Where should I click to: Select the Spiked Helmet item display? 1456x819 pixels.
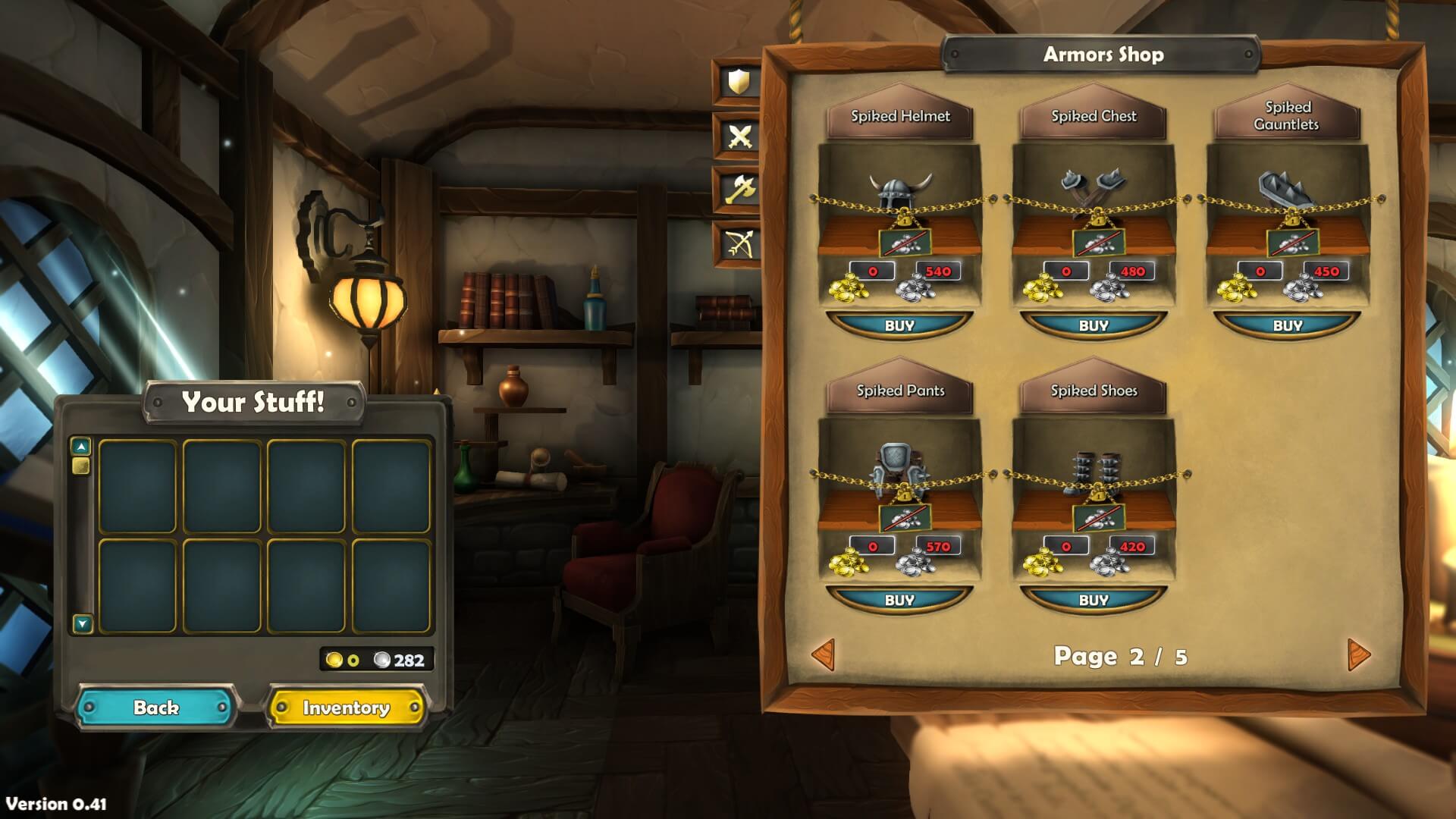[x=900, y=193]
